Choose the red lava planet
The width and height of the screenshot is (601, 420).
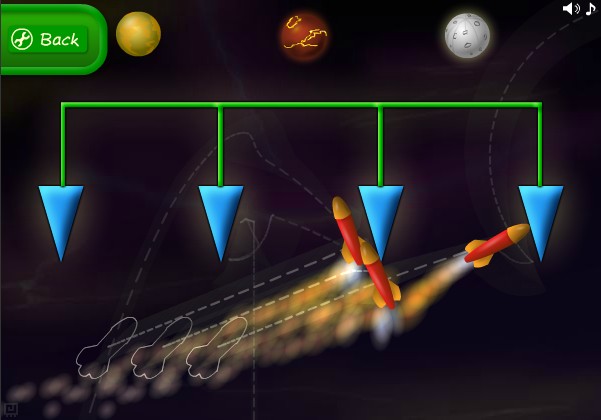click(304, 35)
